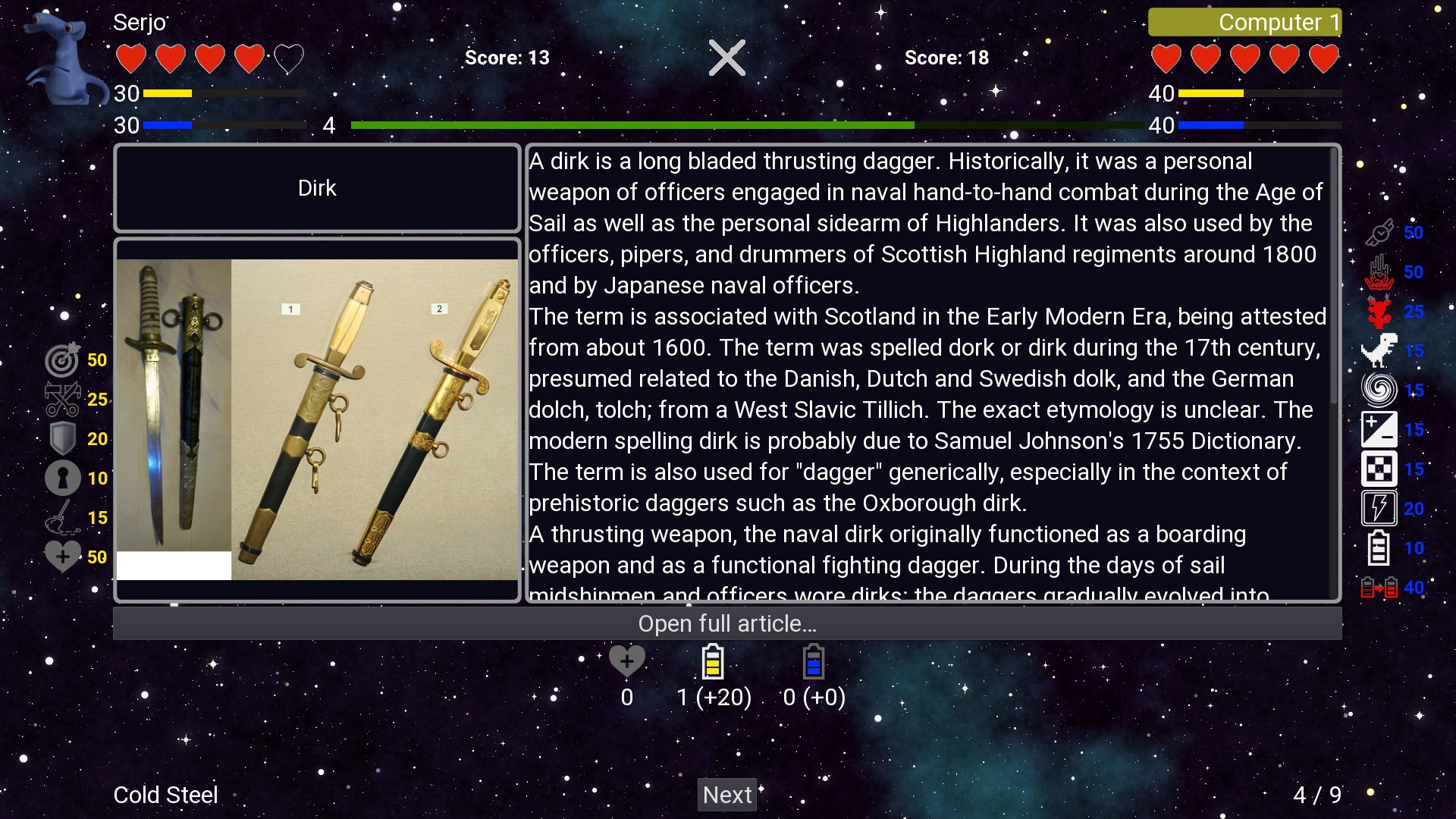
Task: Use the battery transfer power-up
Action: tap(1379, 587)
